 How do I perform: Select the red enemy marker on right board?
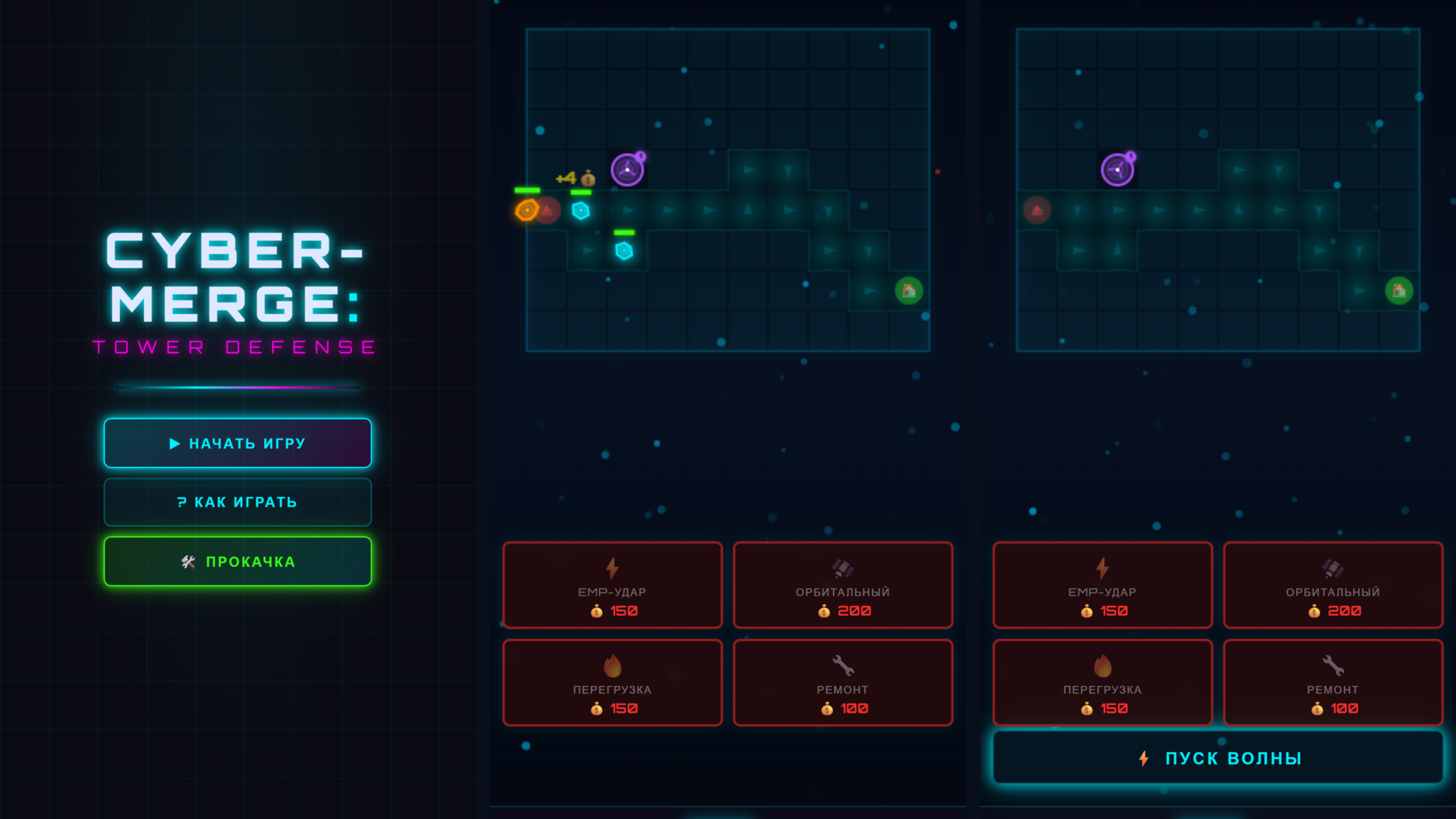(1037, 210)
